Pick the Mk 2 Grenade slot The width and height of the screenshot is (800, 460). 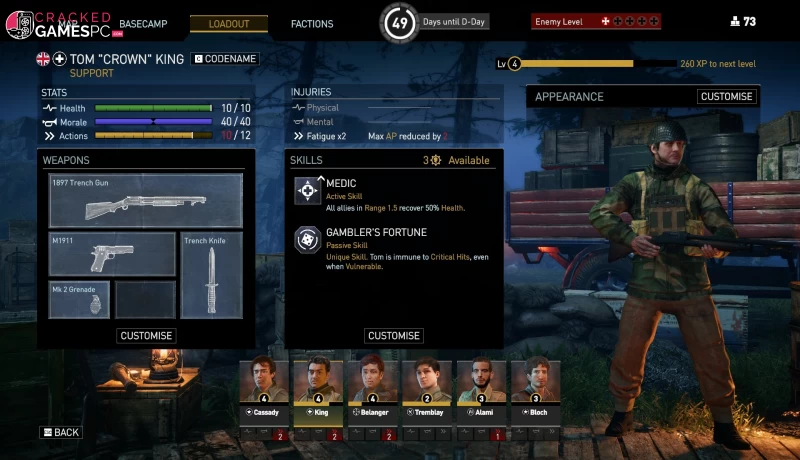(79, 300)
